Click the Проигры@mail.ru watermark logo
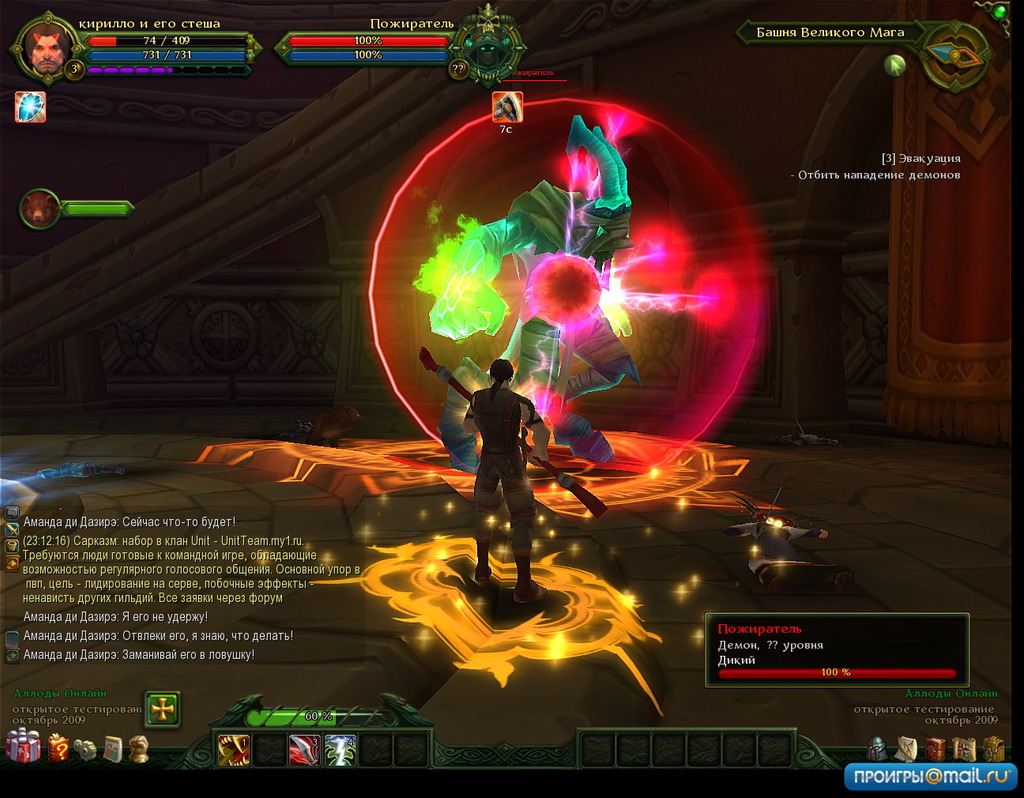 point(930,776)
